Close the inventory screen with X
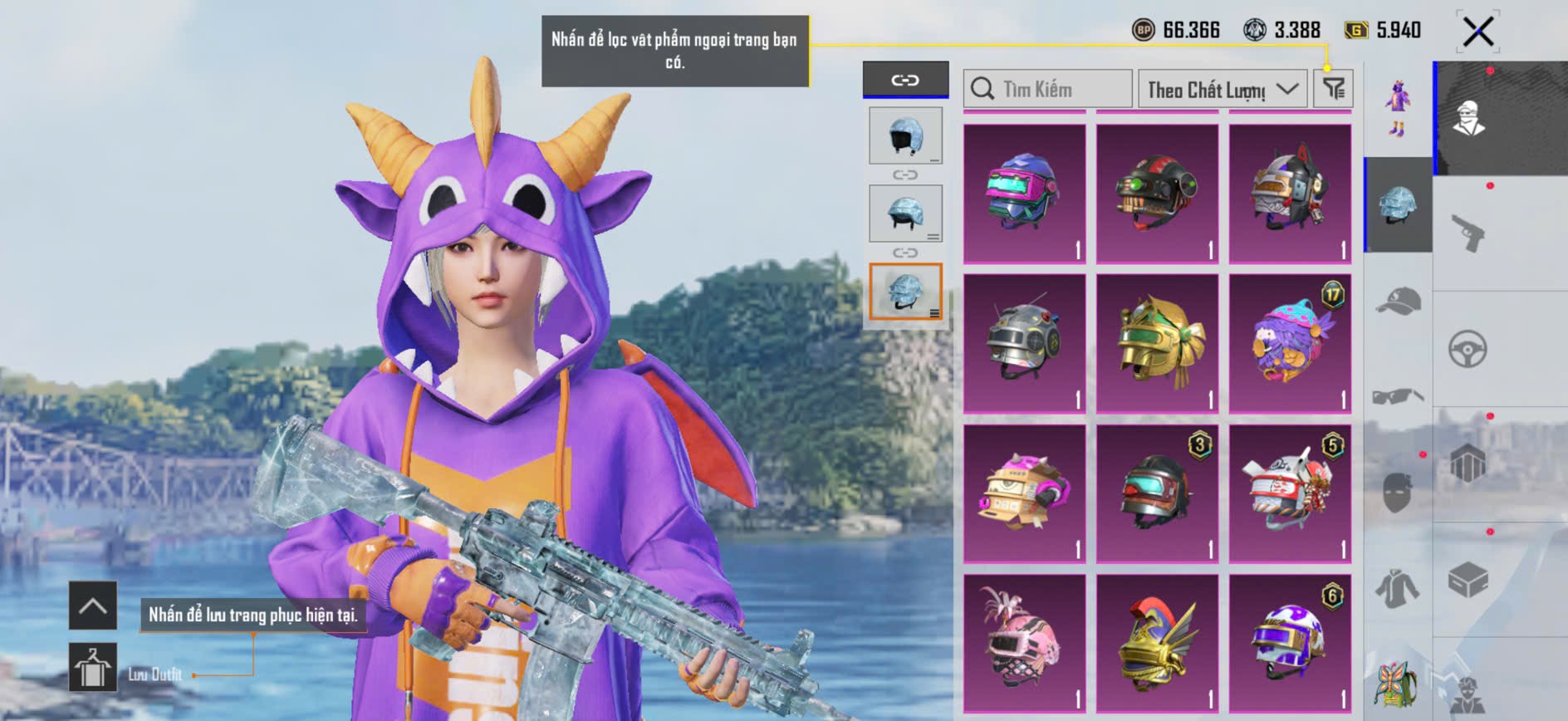Image resolution: width=1568 pixels, height=721 pixels. [x=1477, y=32]
